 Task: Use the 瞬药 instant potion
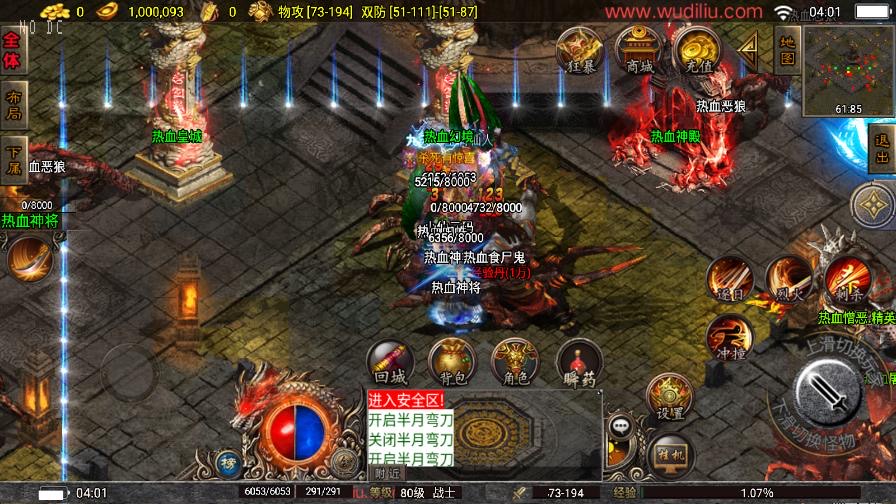tap(579, 362)
